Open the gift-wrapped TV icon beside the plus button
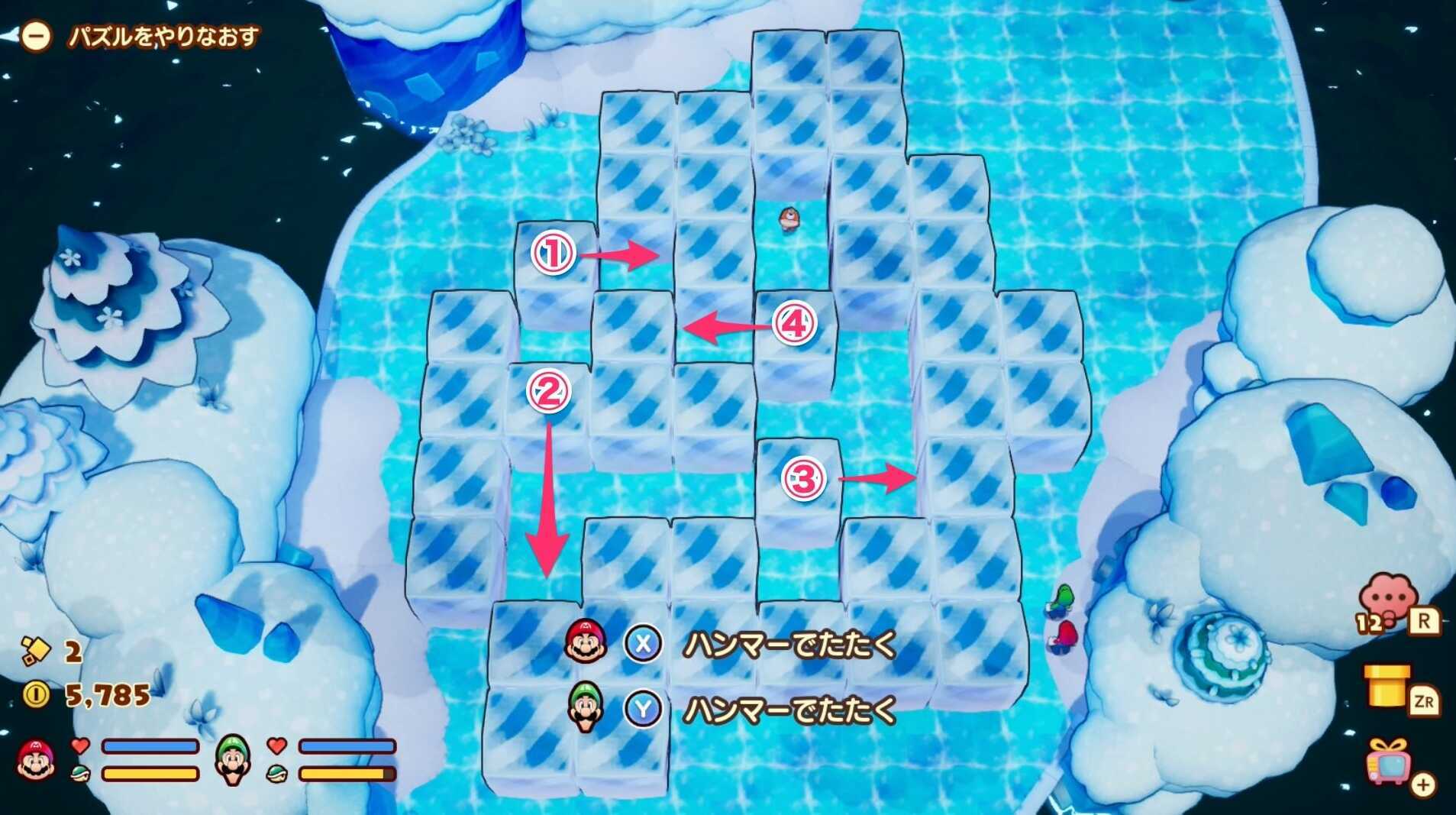 [1387, 766]
